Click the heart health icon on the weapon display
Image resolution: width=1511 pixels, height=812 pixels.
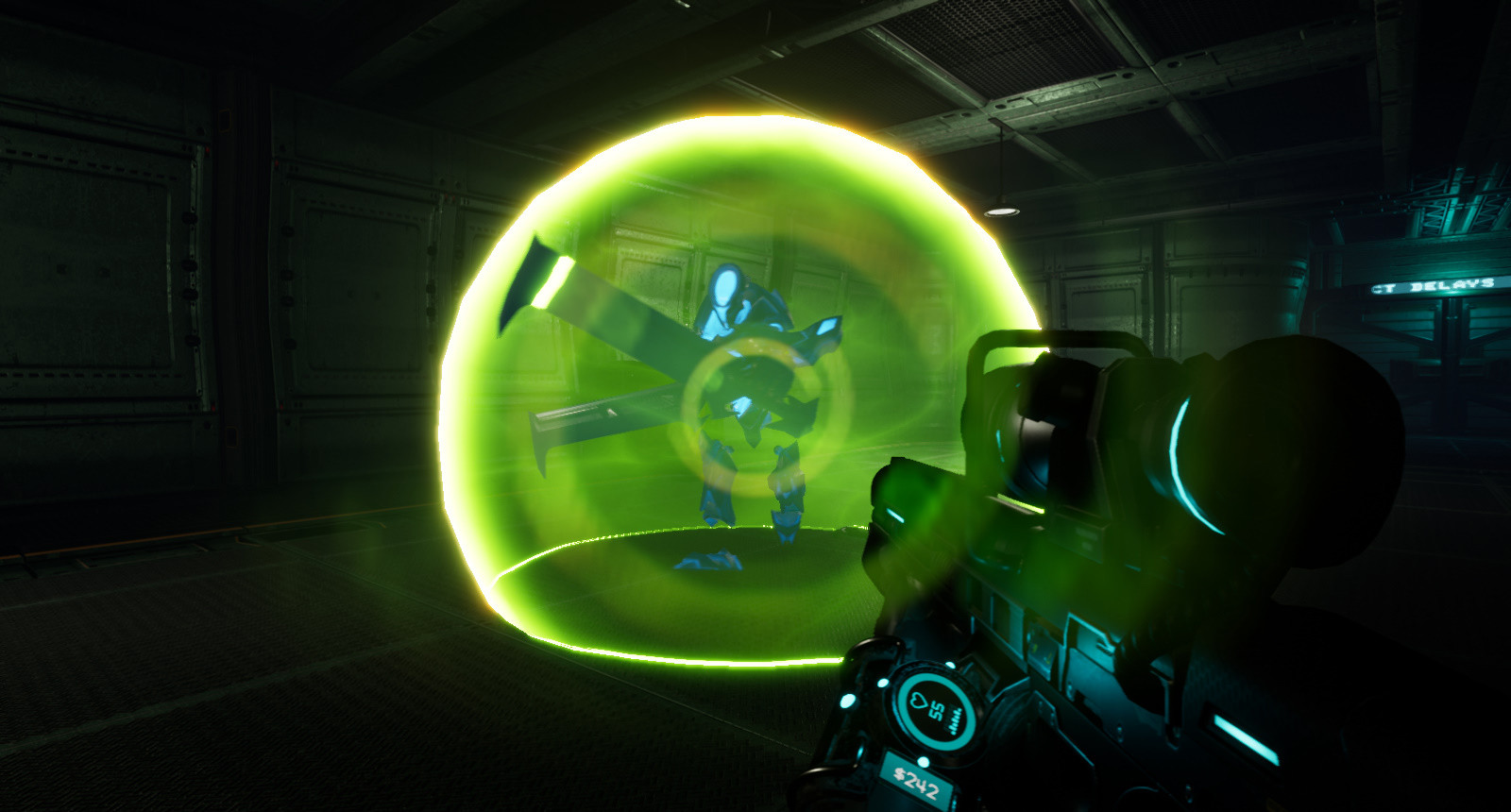(x=917, y=701)
